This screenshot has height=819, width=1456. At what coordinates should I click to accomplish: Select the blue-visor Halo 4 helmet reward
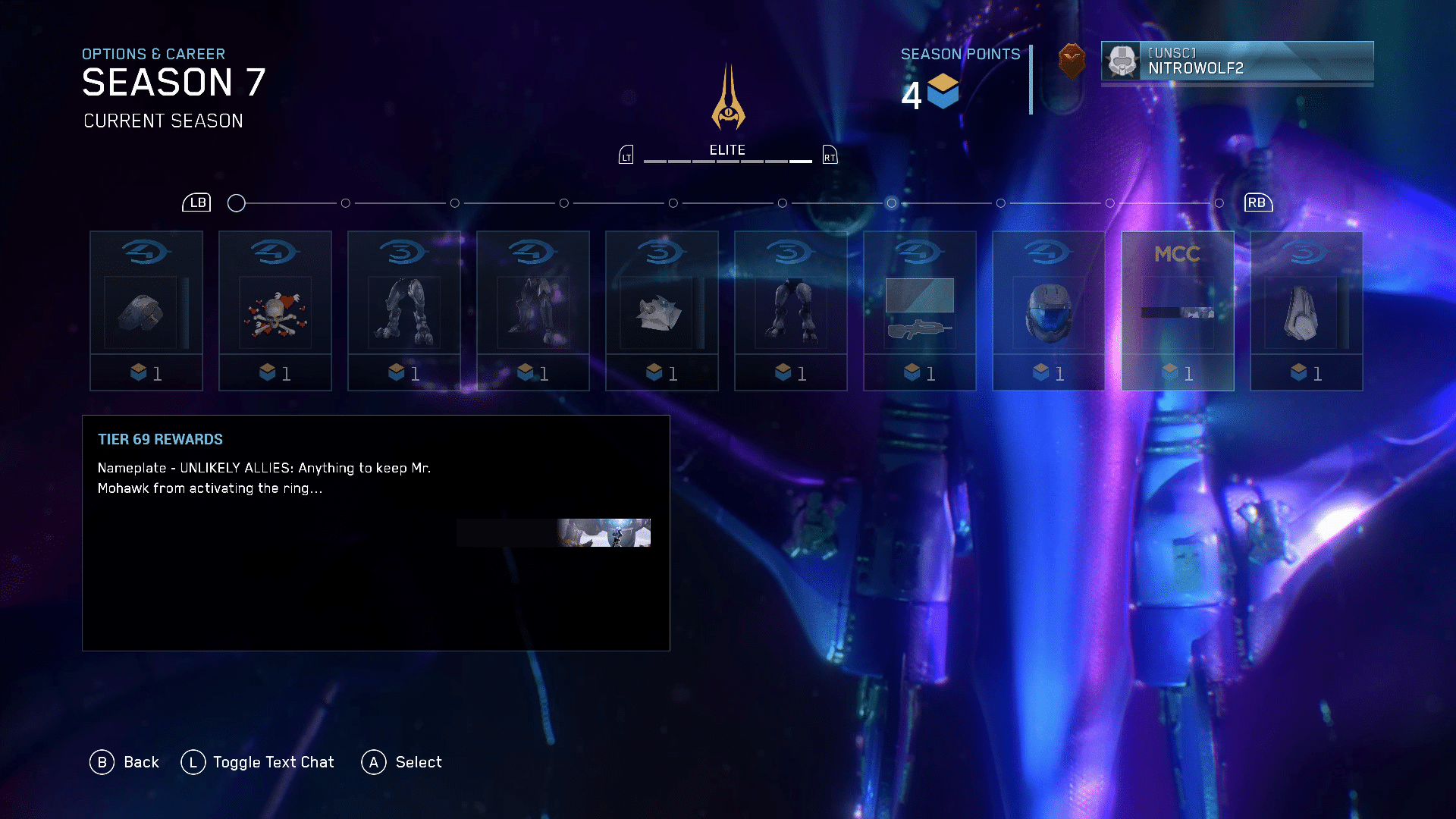[x=1049, y=311]
